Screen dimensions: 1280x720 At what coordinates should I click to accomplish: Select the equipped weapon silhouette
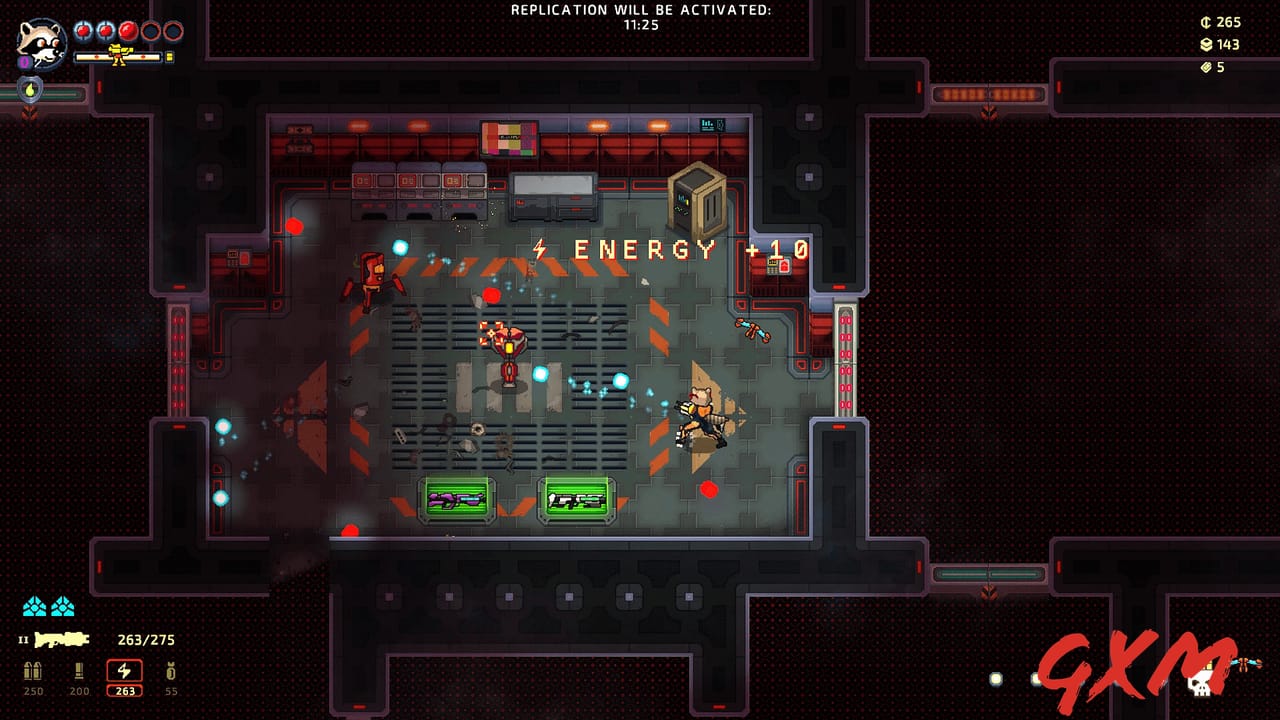(x=62, y=640)
